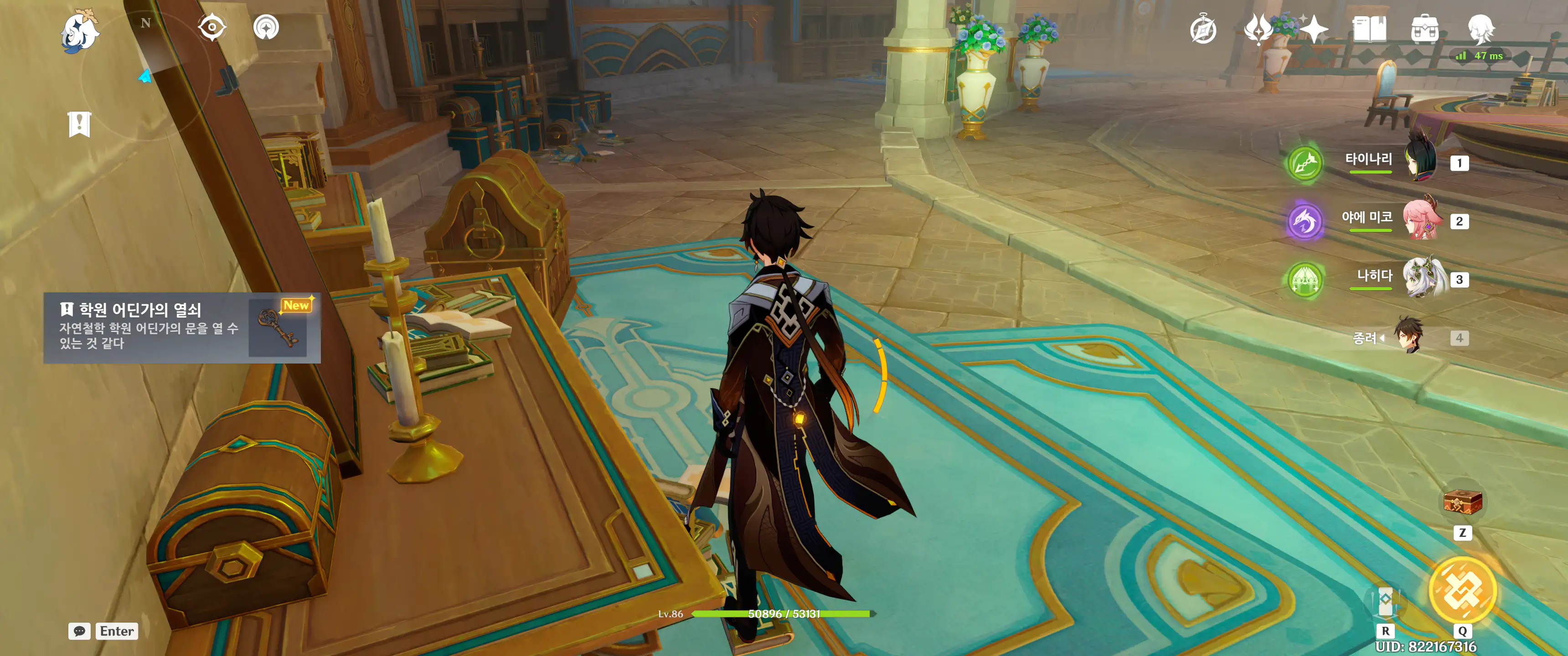The image size is (1568, 656).
Task: Switch to party member 타이나리
Action: [x=1421, y=163]
